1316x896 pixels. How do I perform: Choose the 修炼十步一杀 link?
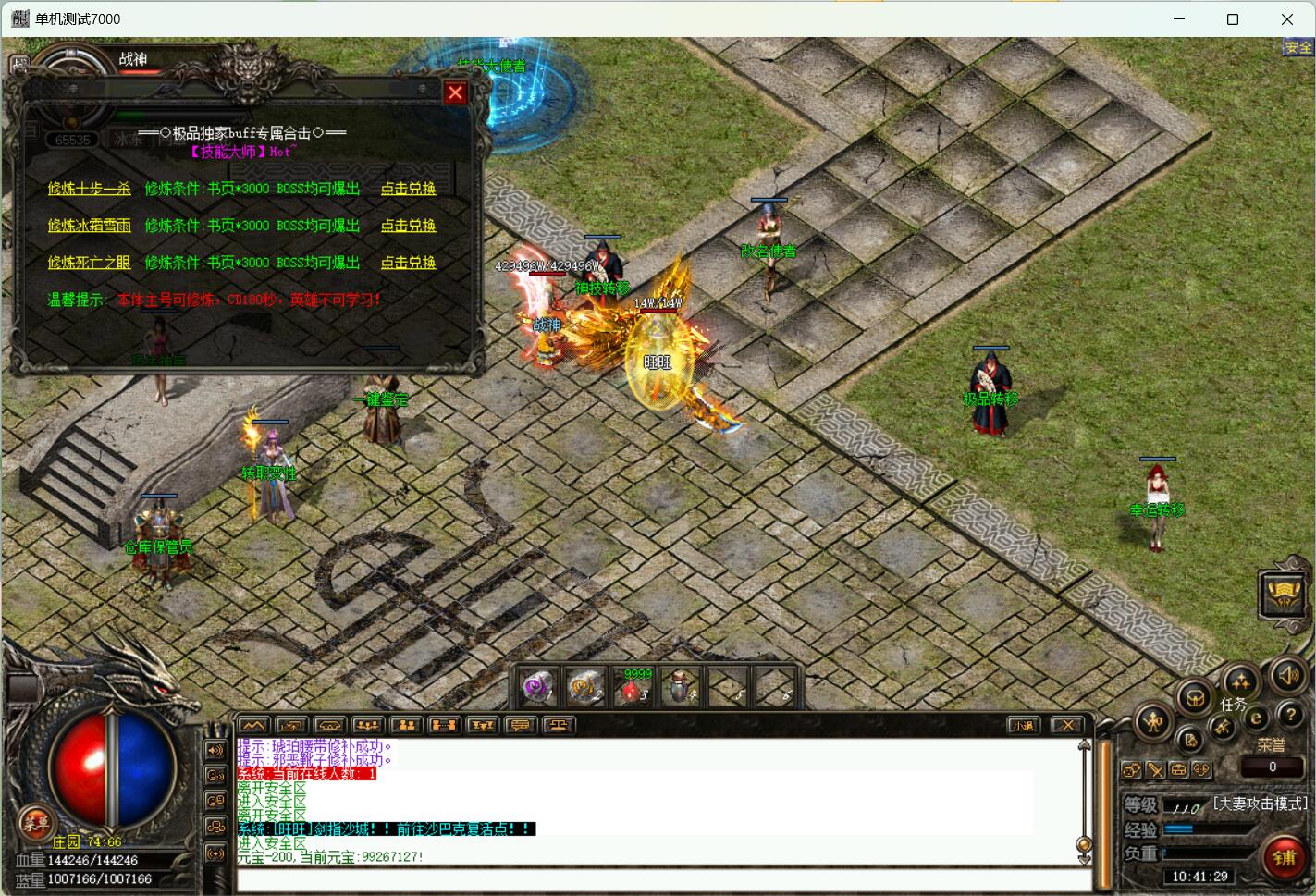point(89,189)
